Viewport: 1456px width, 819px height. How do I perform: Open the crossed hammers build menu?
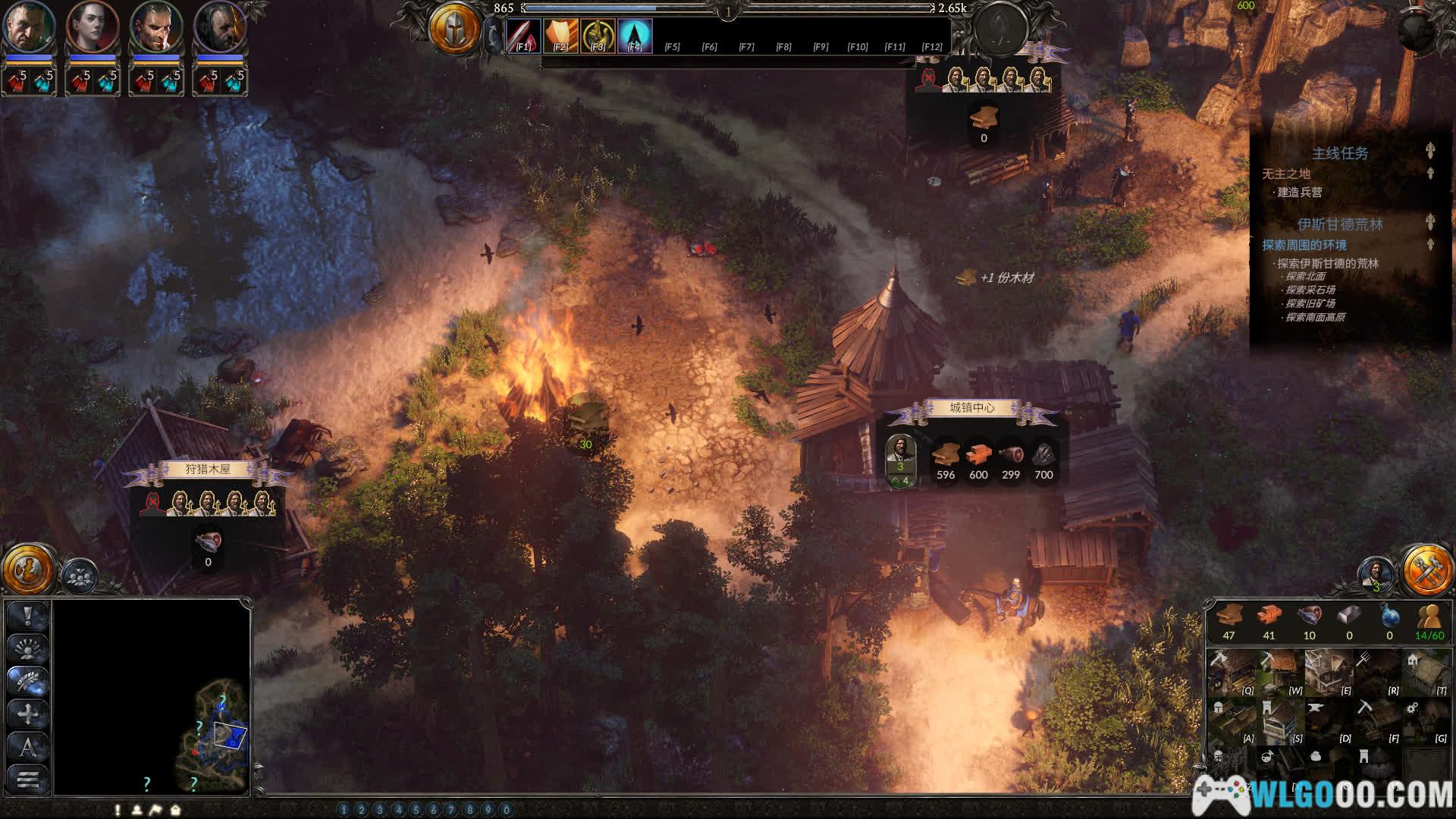coord(1426,569)
